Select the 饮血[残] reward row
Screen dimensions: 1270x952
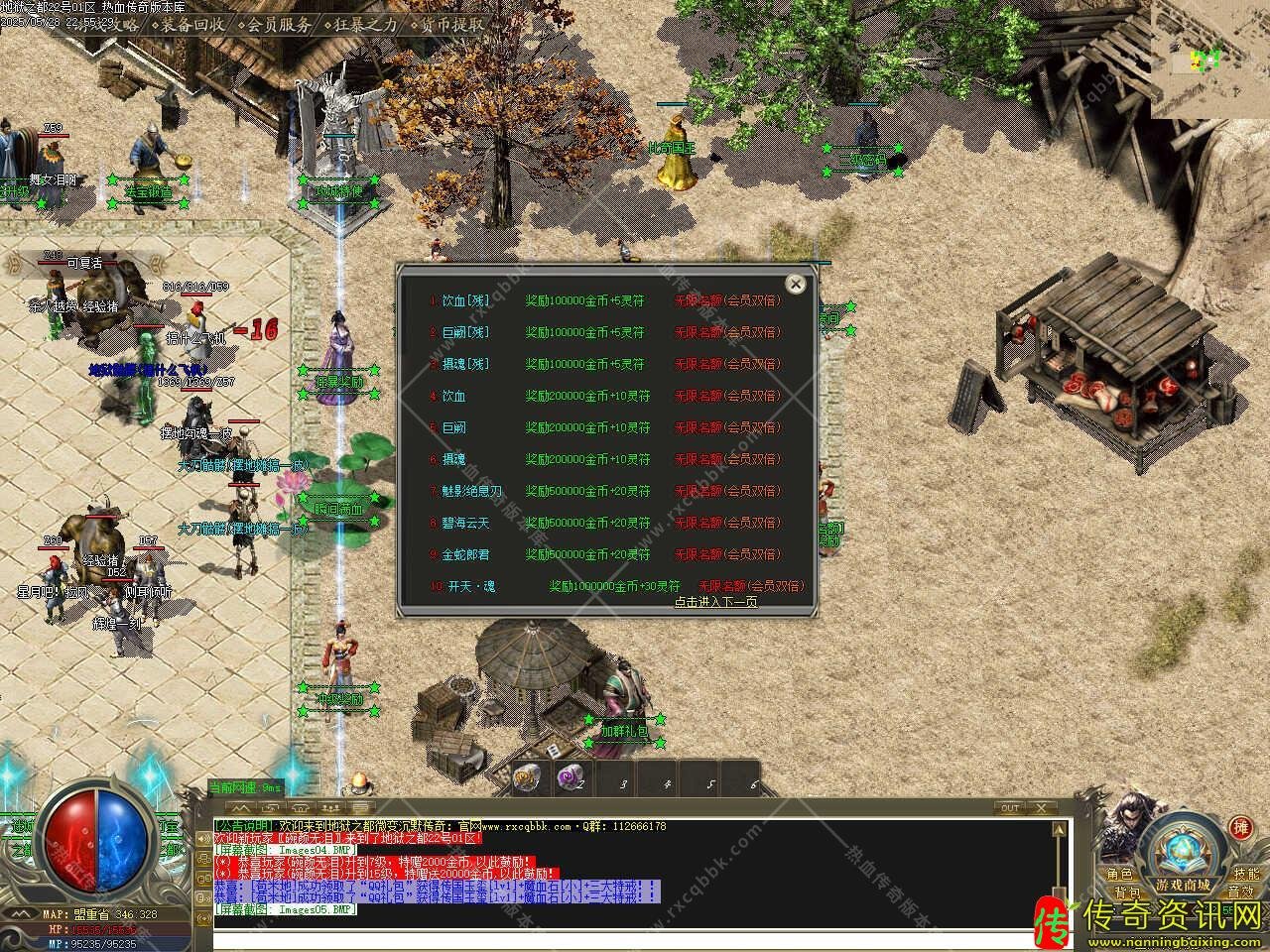click(x=465, y=300)
